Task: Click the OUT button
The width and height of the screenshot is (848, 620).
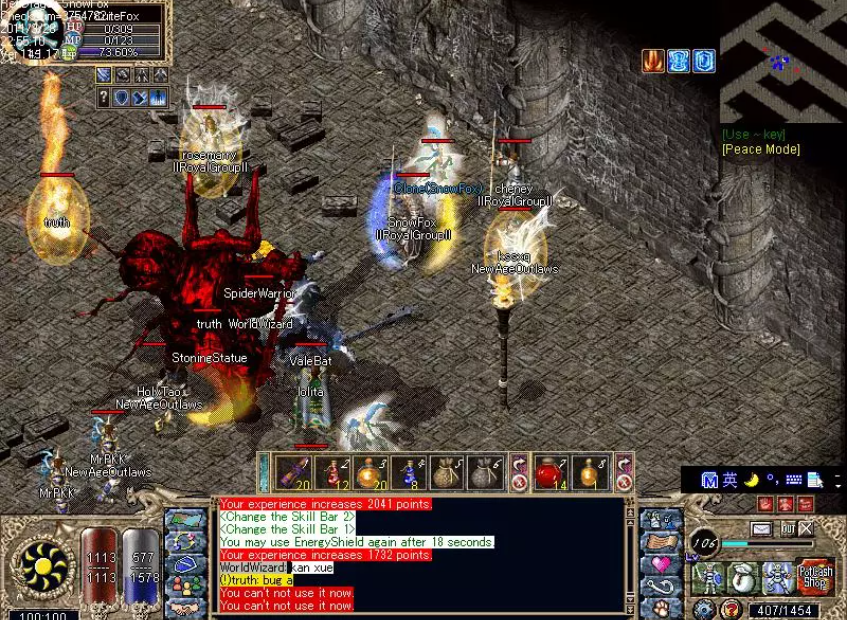Action: pyautogui.click(x=788, y=528)
